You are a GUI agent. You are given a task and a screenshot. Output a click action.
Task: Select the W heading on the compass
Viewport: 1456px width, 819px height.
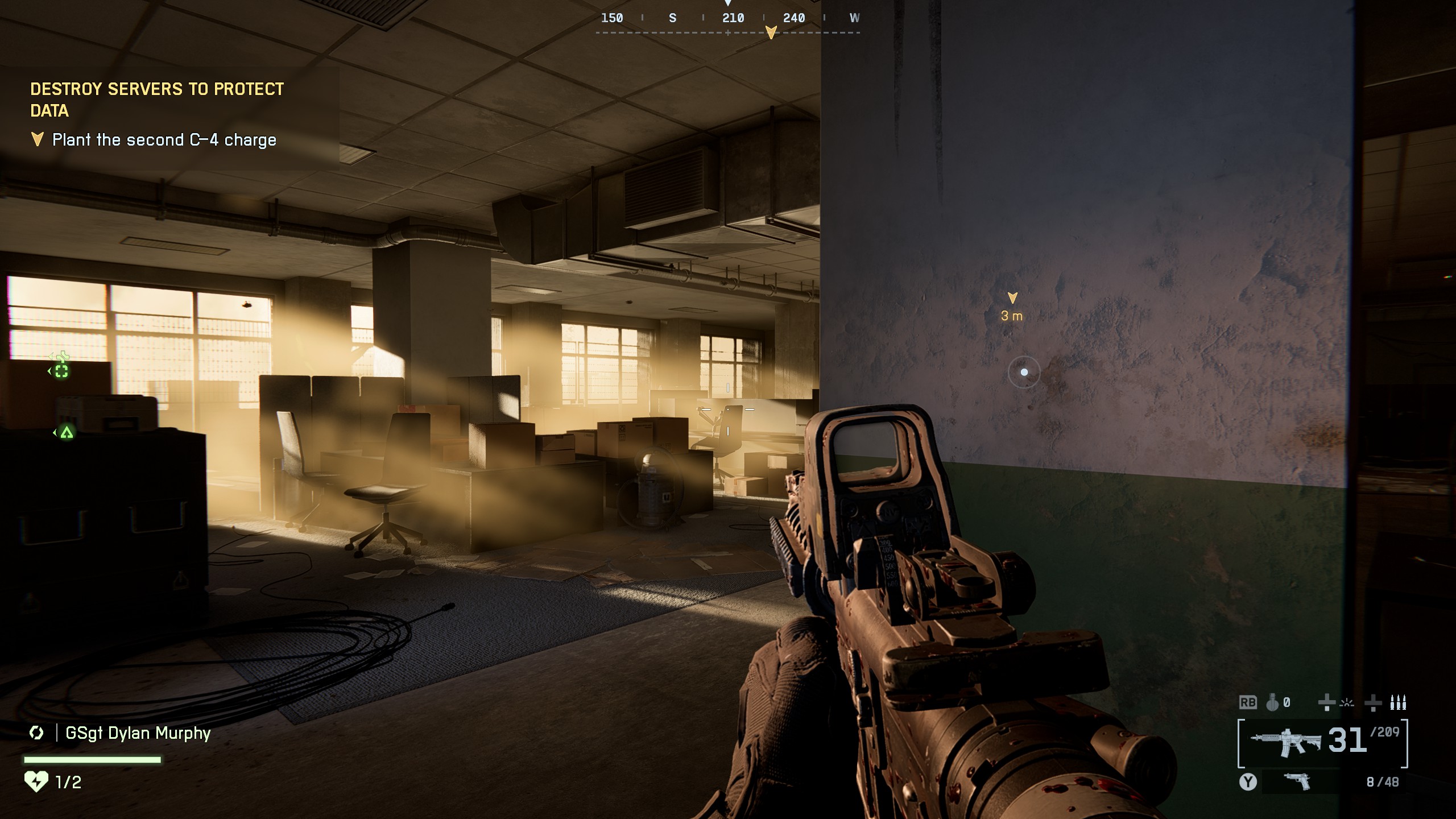point(853,18)
